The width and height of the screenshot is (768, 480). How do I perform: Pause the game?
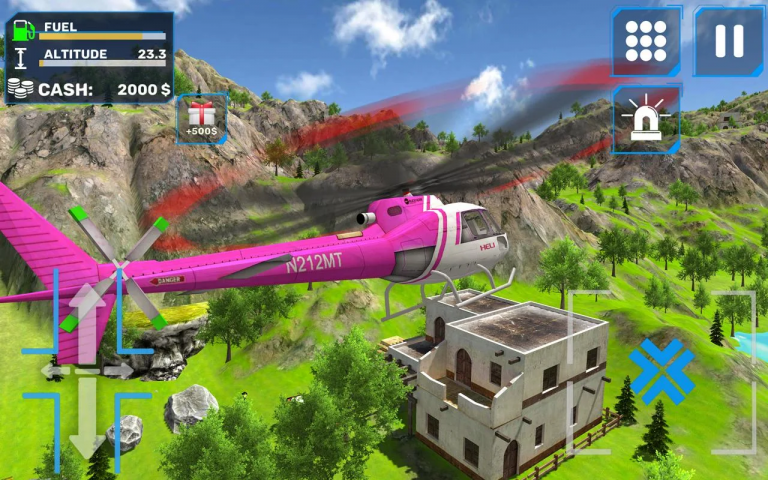[729, 41]
